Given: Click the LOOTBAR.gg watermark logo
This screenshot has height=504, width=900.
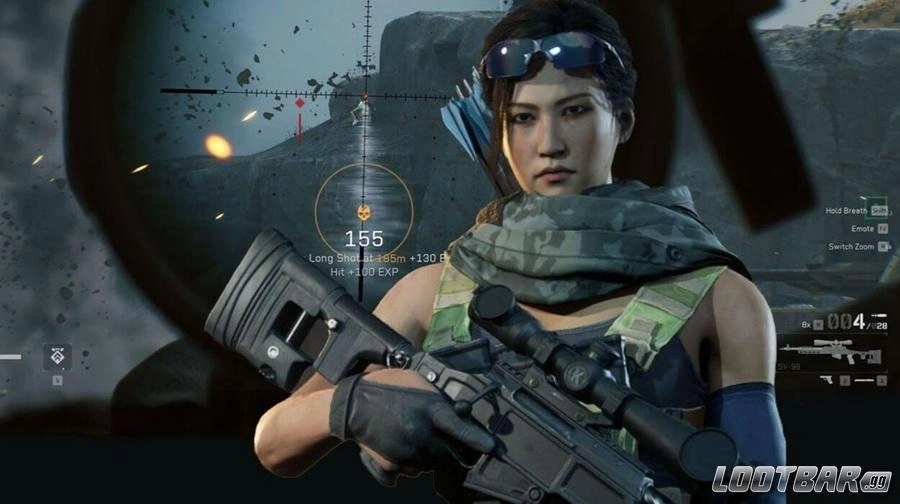Looking at the screenshot, I should click(x=799, y=480).
